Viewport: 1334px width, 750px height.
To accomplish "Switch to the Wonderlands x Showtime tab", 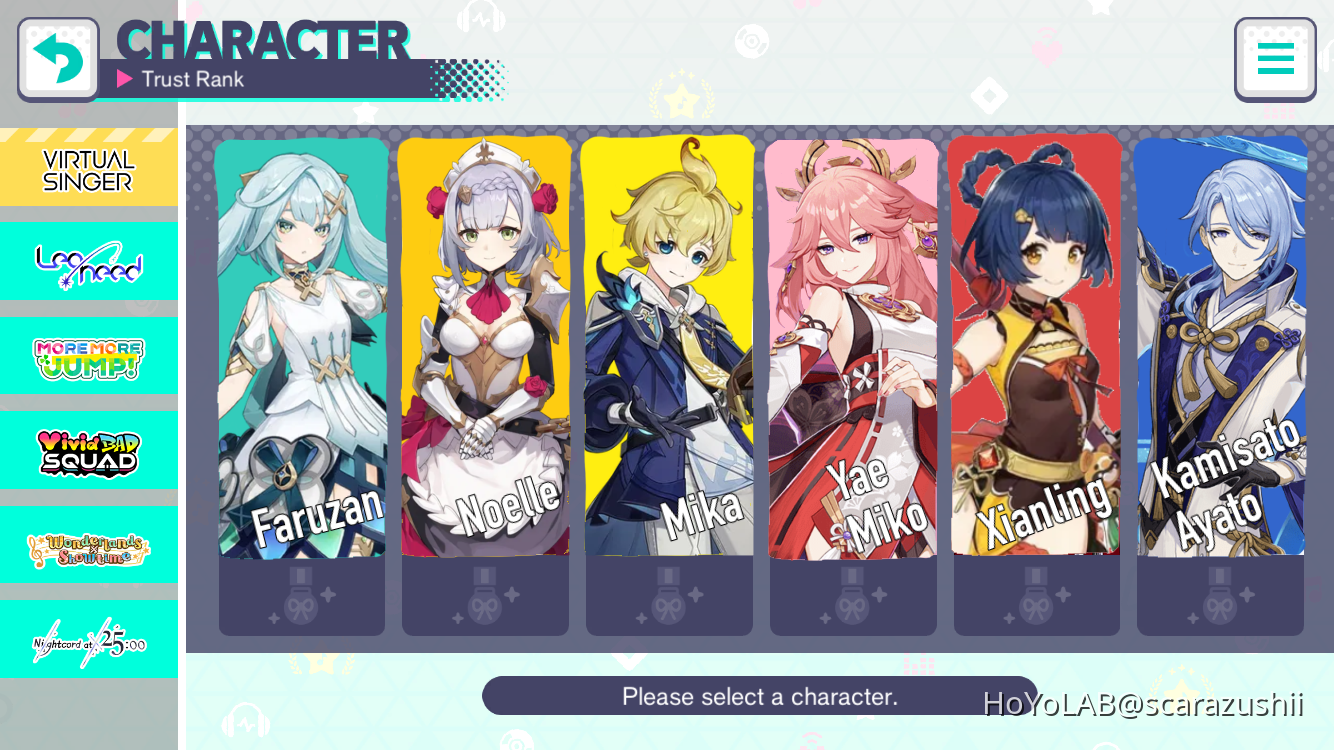I will (88, 544).
